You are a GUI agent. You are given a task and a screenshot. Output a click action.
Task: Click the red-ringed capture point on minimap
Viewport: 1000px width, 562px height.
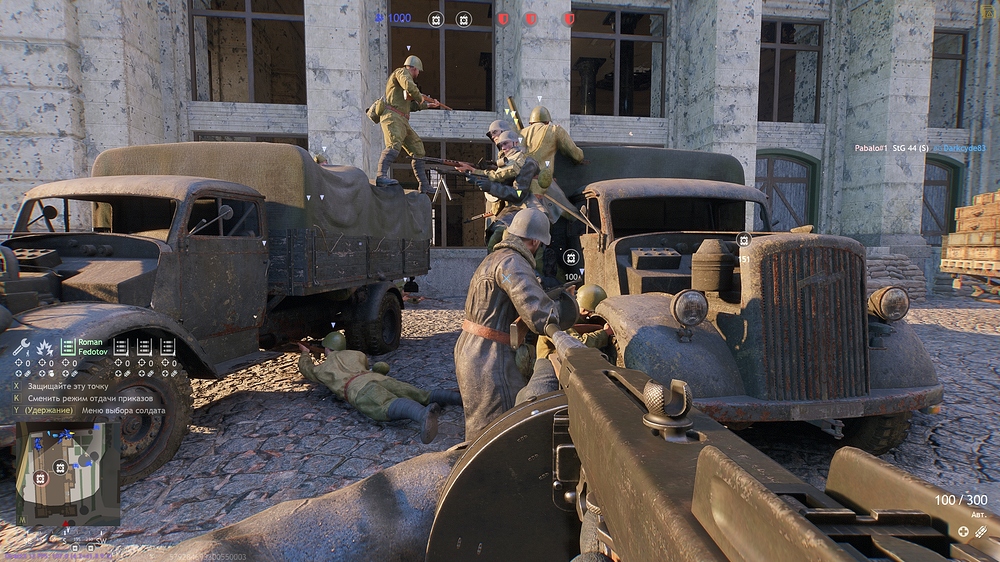tap(40, 478)
